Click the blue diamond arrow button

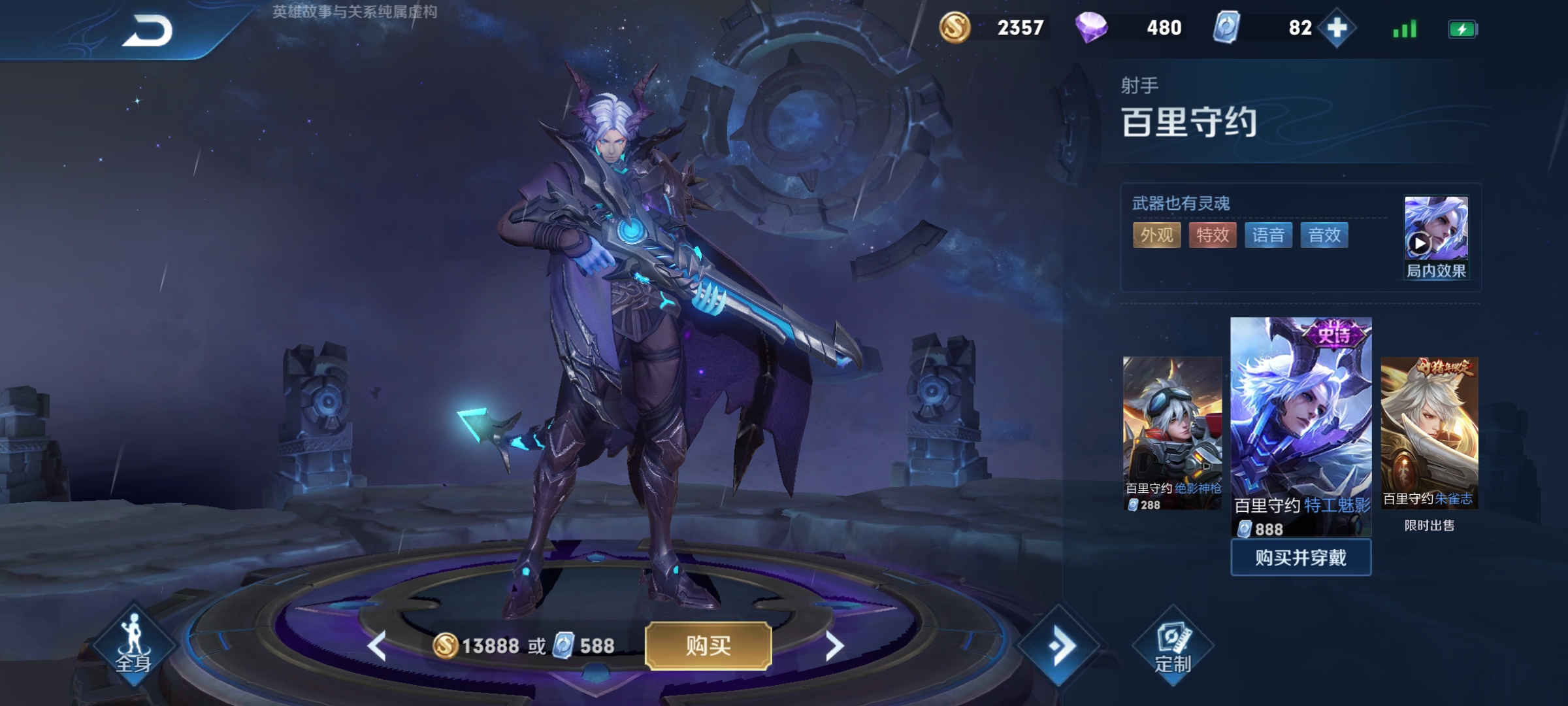(x=1059, y=646)
